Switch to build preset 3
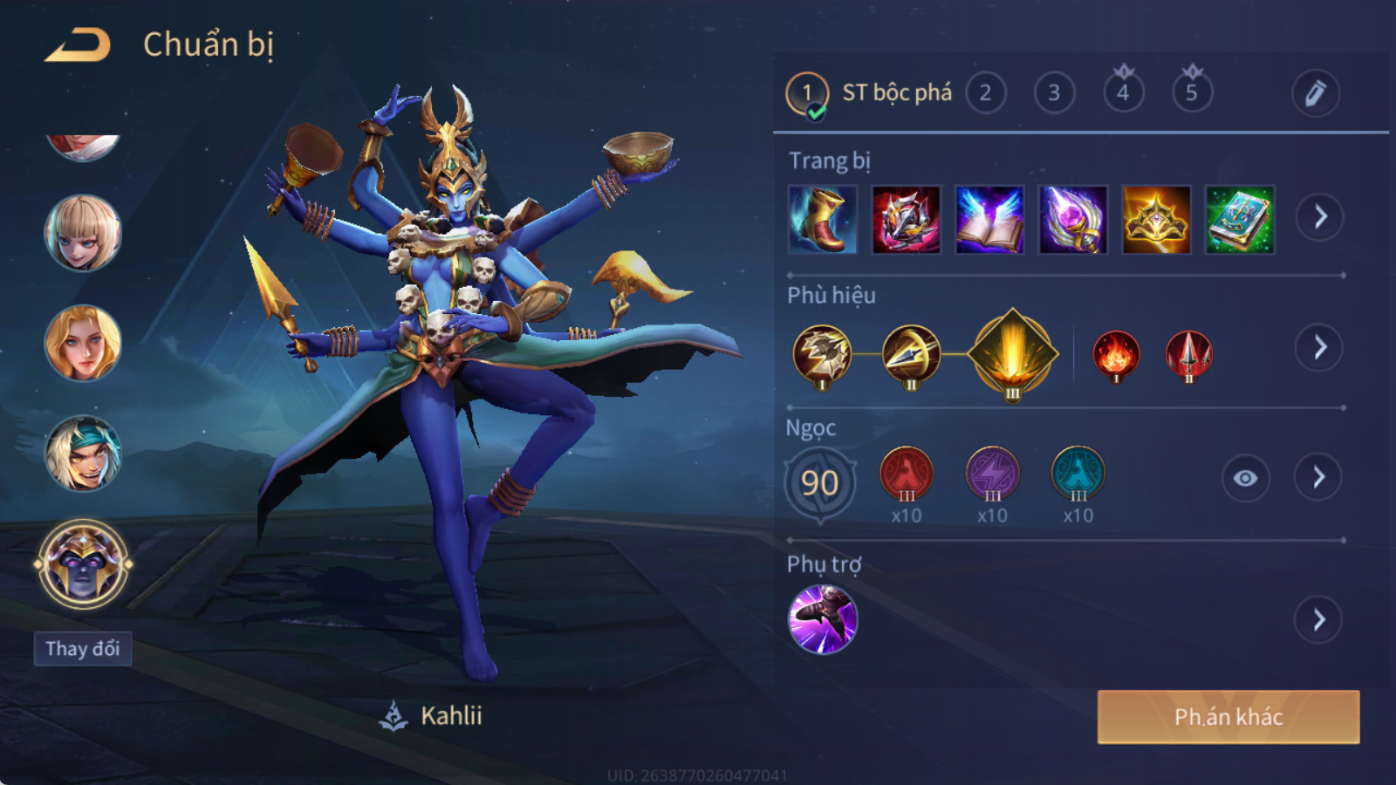This screenshot has height=785, width=1396. pos(1054,93)
